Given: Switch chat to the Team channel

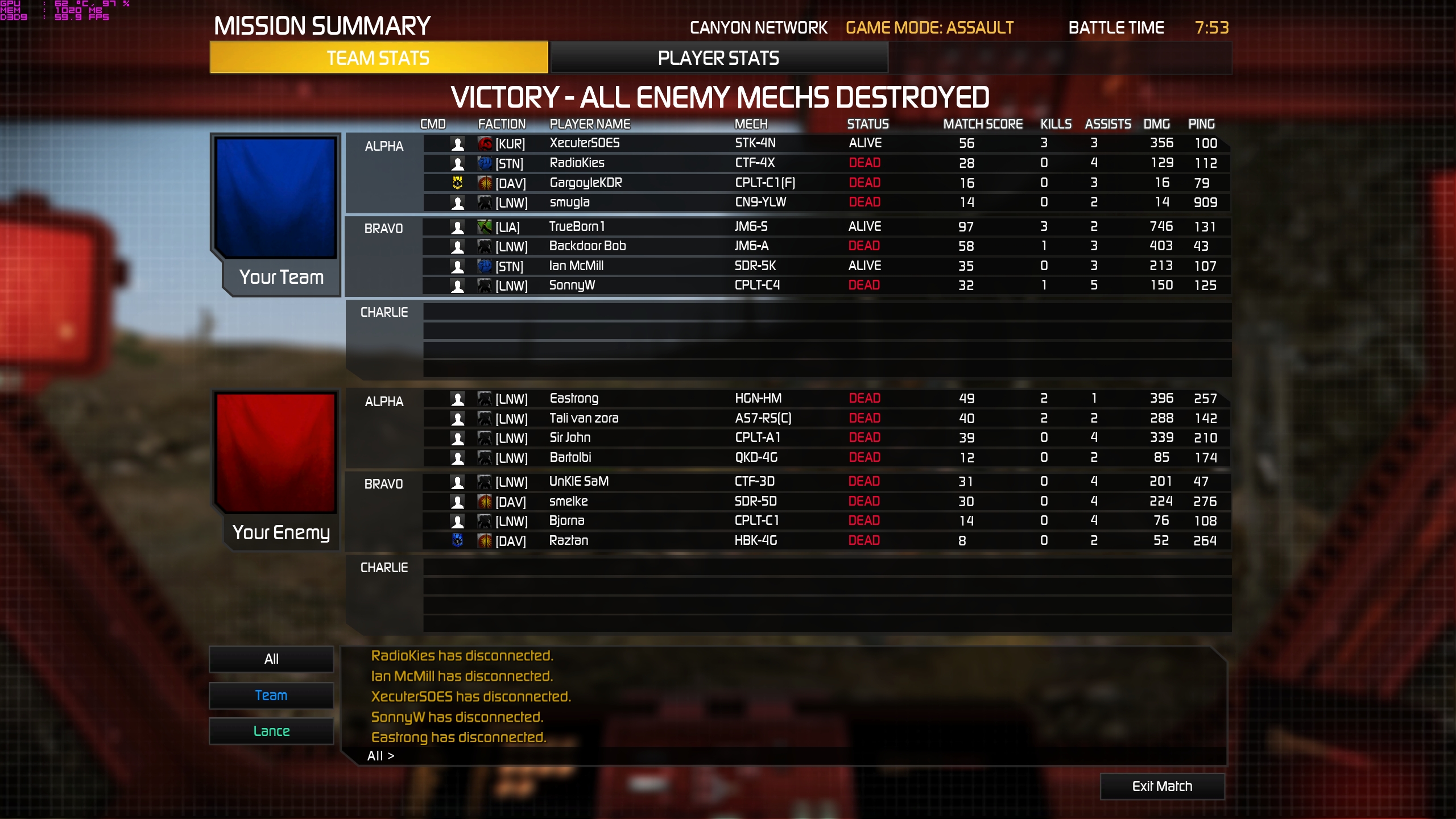Looking at the screenshot, I should [x=271, y=696].
